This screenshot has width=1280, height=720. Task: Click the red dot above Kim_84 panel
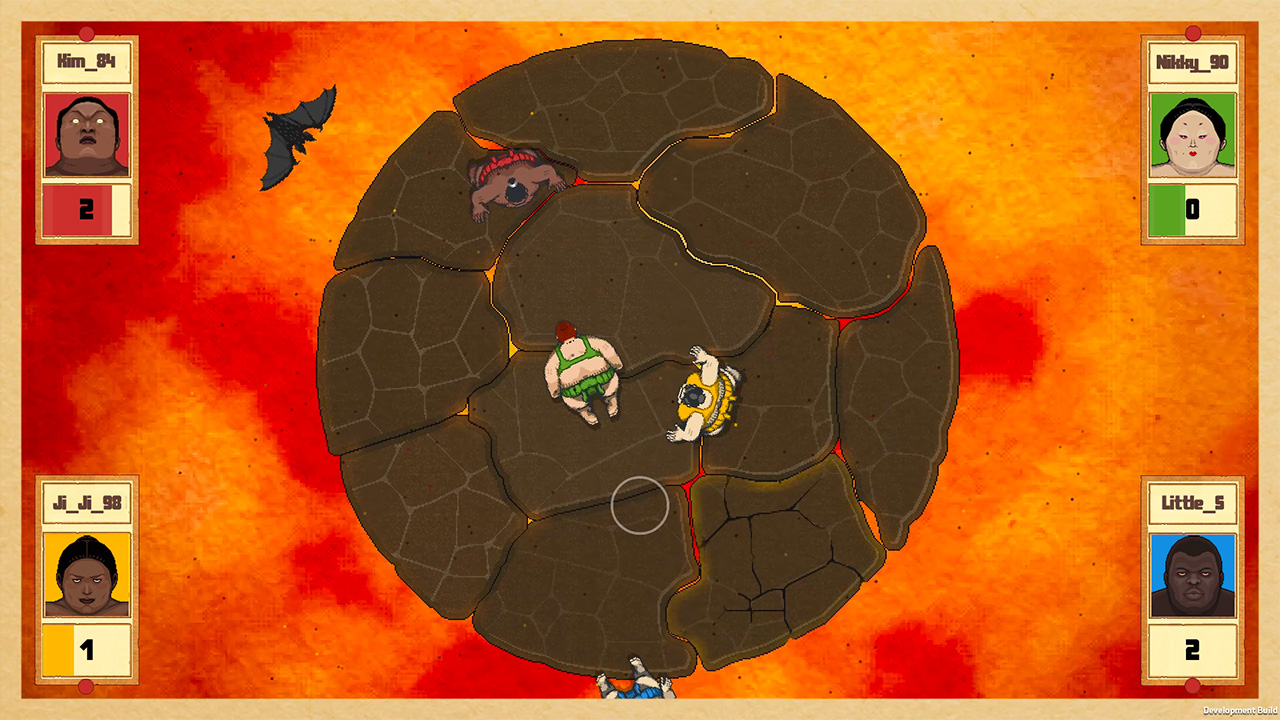(86, 31)
